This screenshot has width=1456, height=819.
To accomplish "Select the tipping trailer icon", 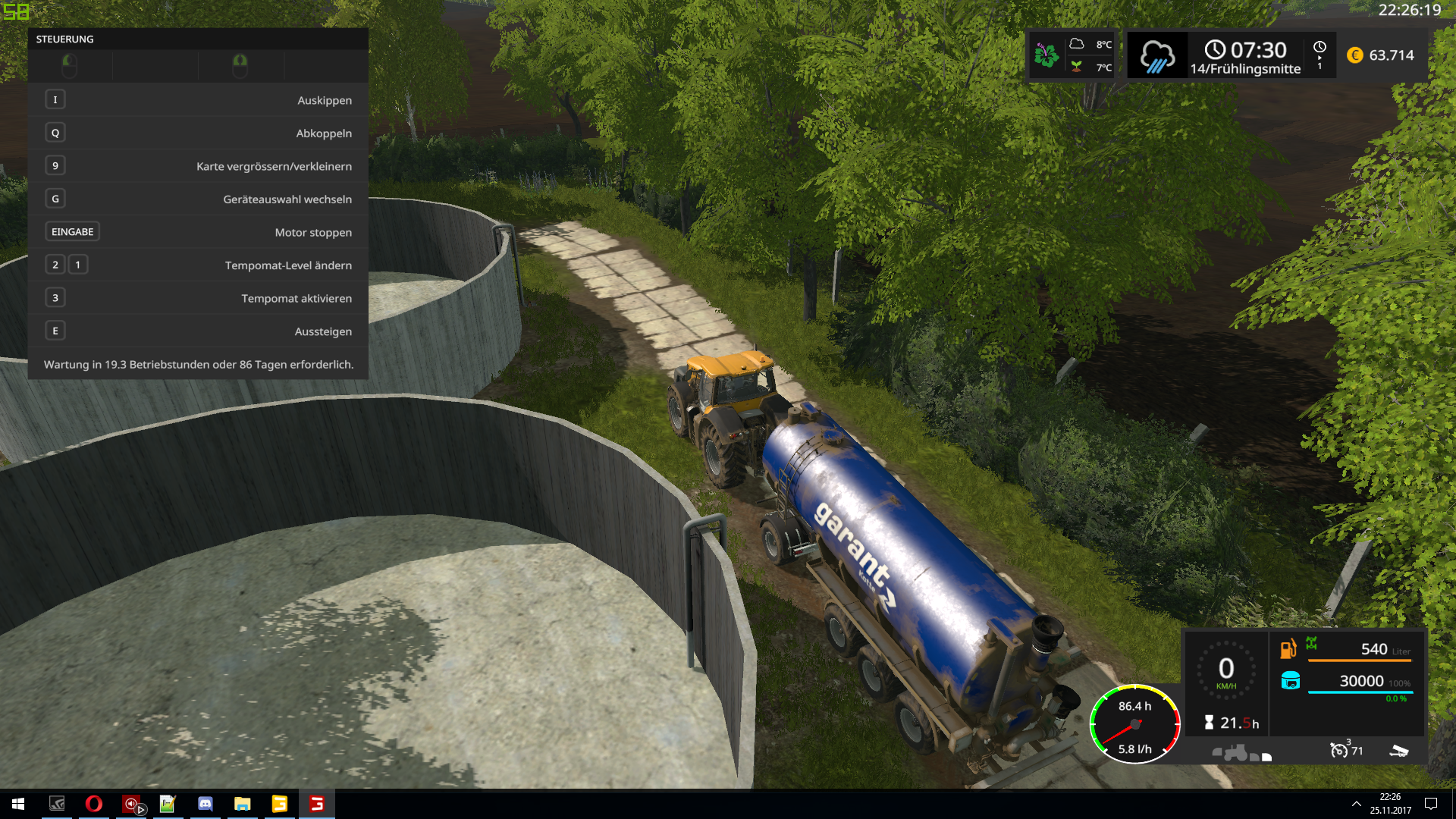I will (x=1398, y=751).
